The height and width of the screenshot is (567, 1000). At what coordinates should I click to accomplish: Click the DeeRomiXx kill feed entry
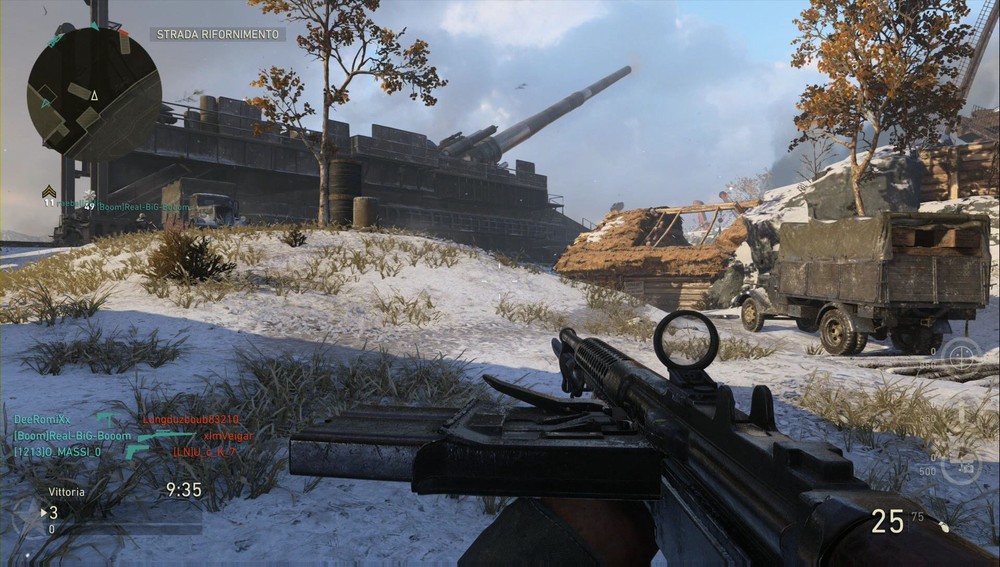pyautogui.click(x=43, y=420)
